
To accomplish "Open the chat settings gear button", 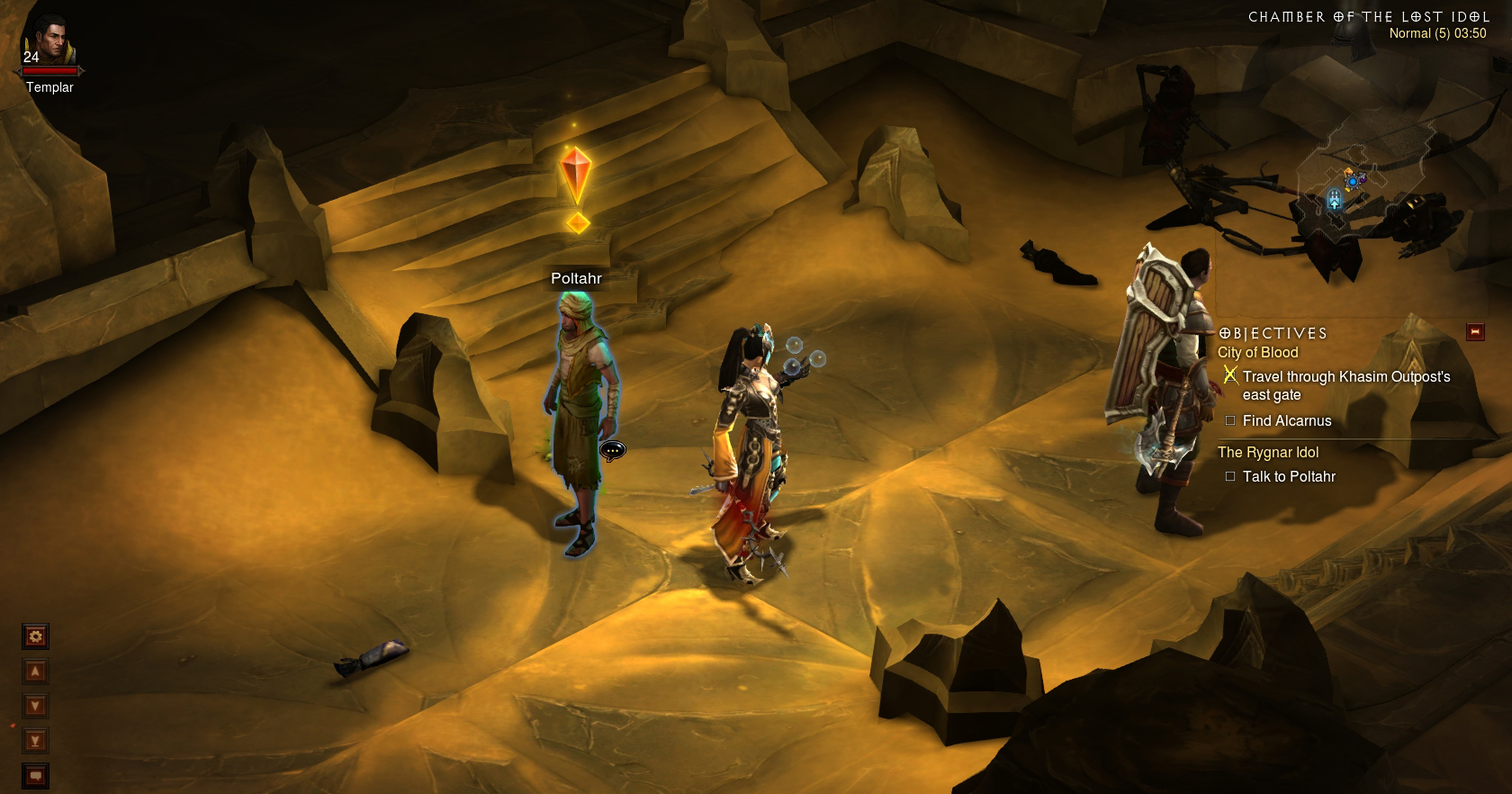I will (x=35, y=637).
